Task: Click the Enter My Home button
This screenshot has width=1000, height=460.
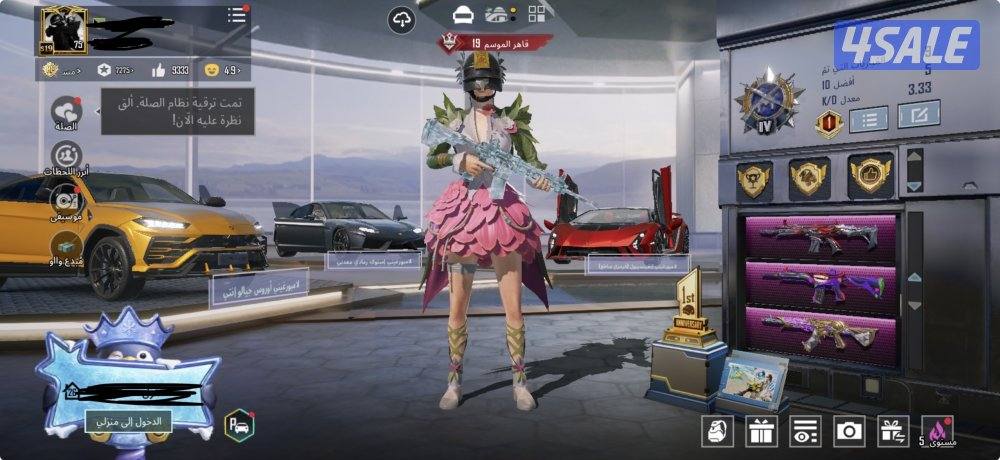Action: [x=128, y=421]
